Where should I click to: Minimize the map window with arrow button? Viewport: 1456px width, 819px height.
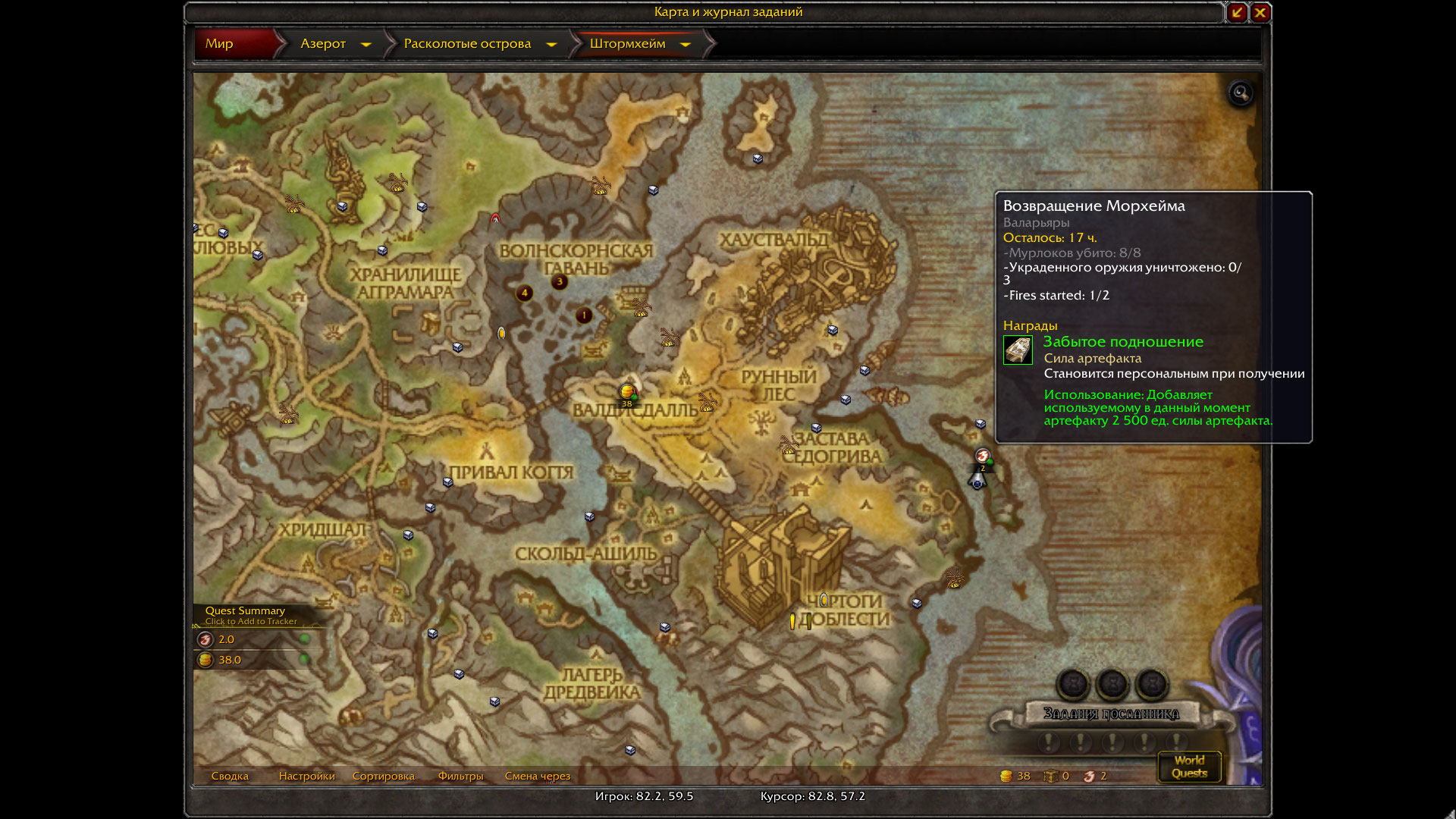[x=1237, y=12]
